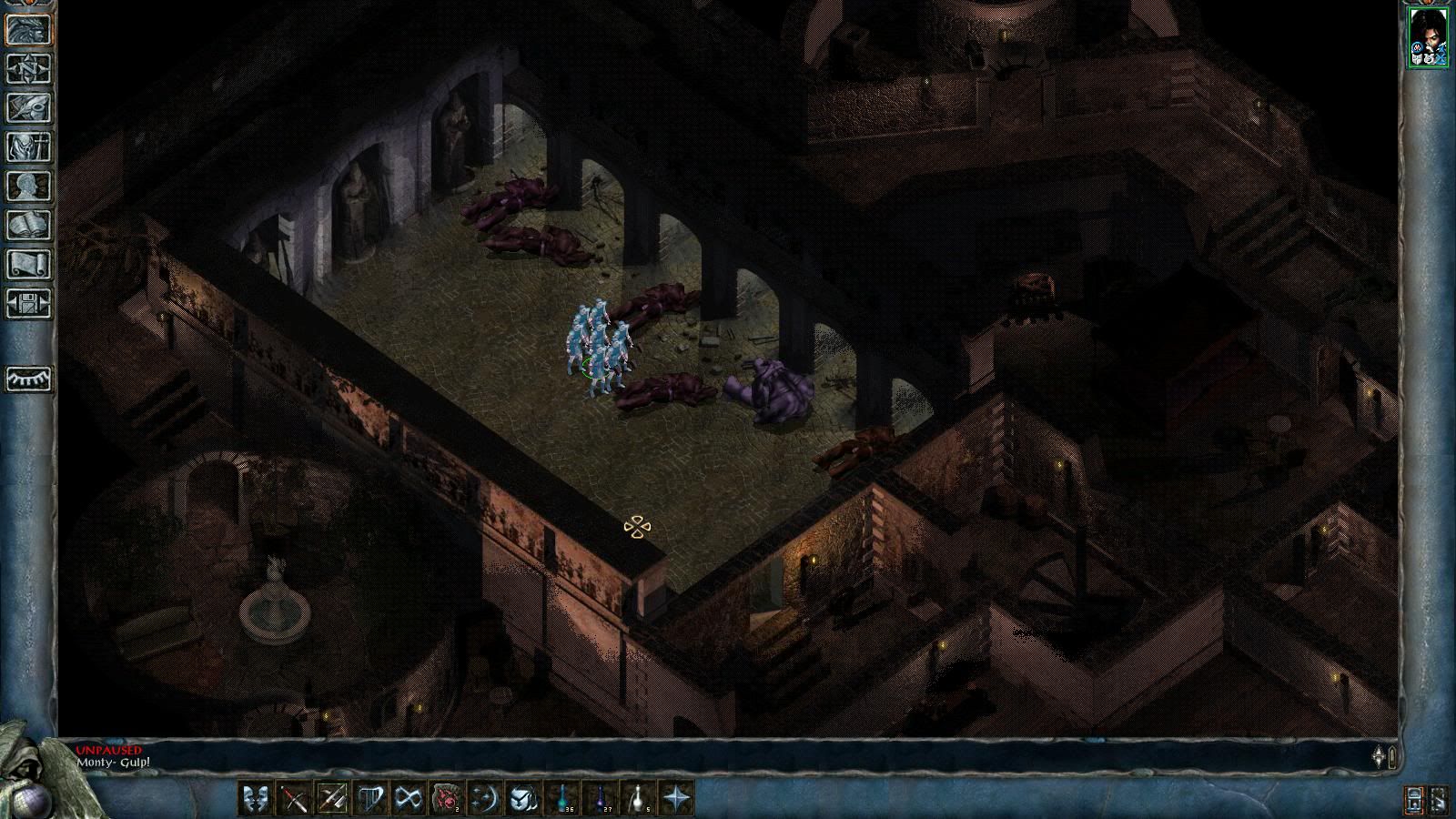Viewport: 1456px width, 819px height.
Task: Activate the harp bard song button
Action: (370, 799)
